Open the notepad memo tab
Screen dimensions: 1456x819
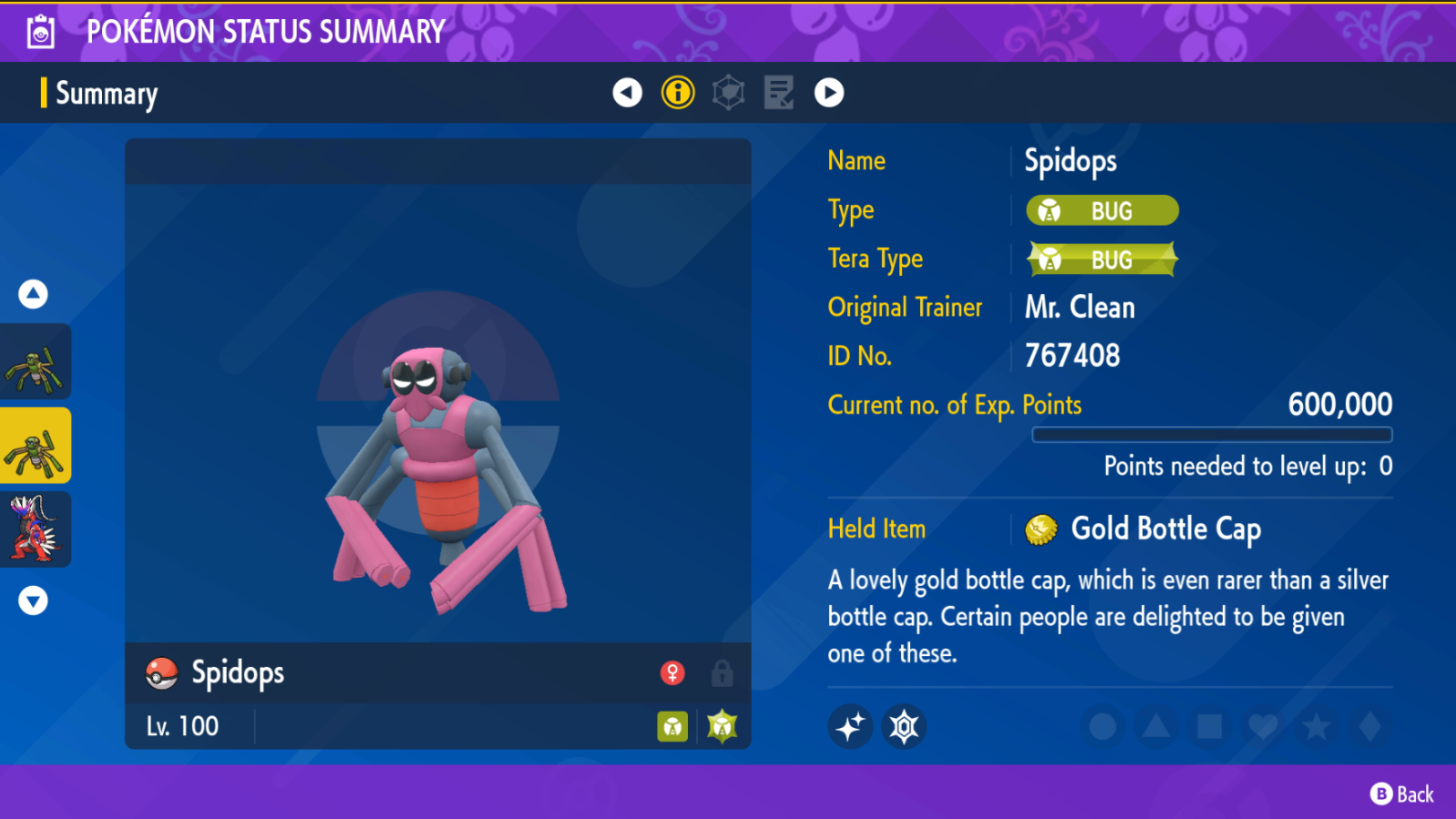[779, 92]
